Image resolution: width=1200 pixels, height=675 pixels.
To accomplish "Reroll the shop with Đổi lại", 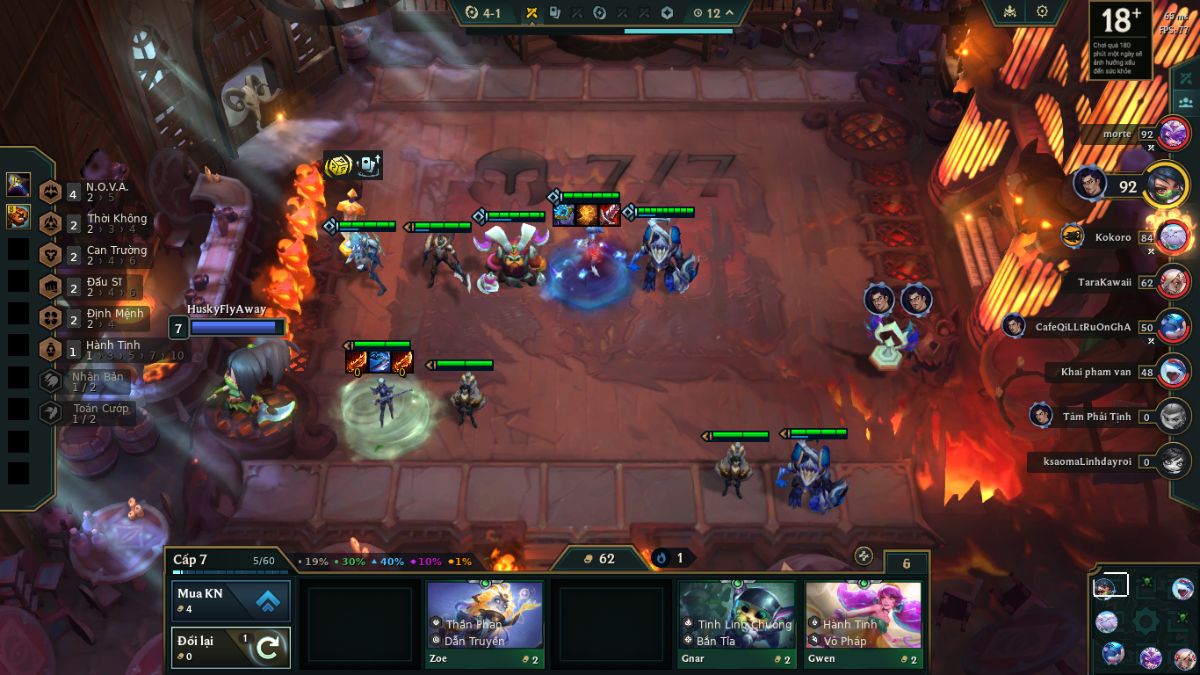I will coord(231,647).
